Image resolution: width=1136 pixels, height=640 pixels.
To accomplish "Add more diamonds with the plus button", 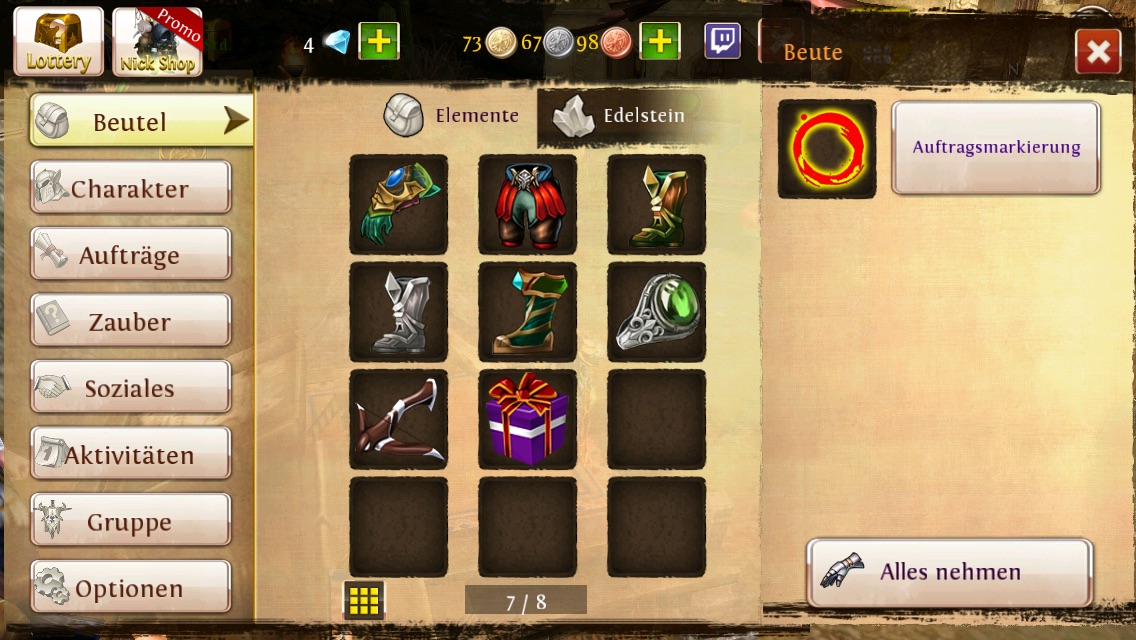I will [378, 41].
